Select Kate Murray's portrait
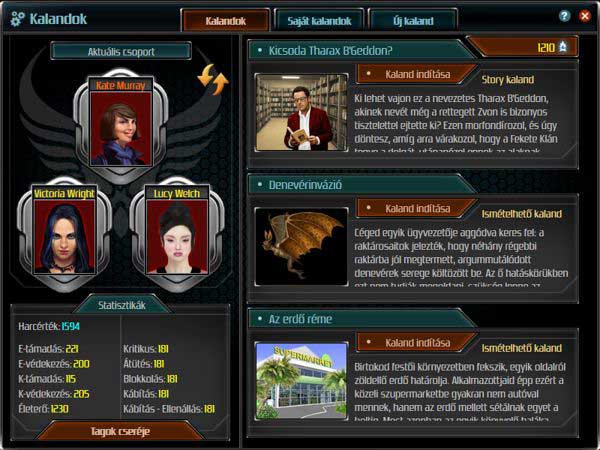This screenshot has width=600, height=450. 121,129
